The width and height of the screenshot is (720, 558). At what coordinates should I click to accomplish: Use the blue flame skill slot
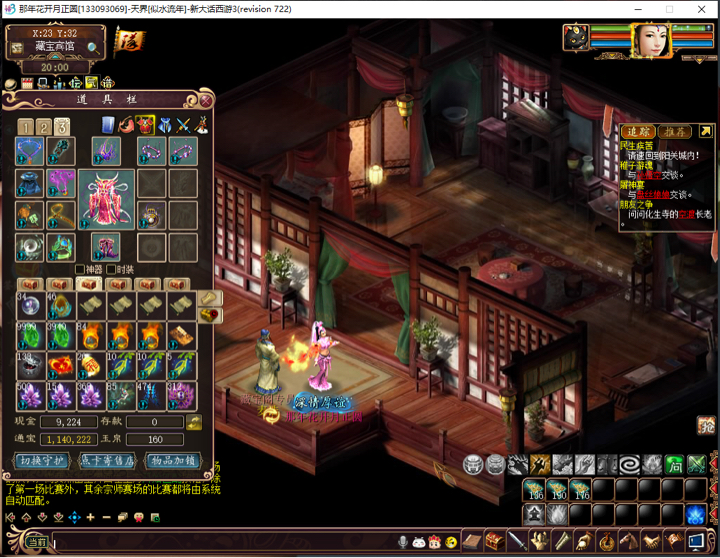(696, 513)
